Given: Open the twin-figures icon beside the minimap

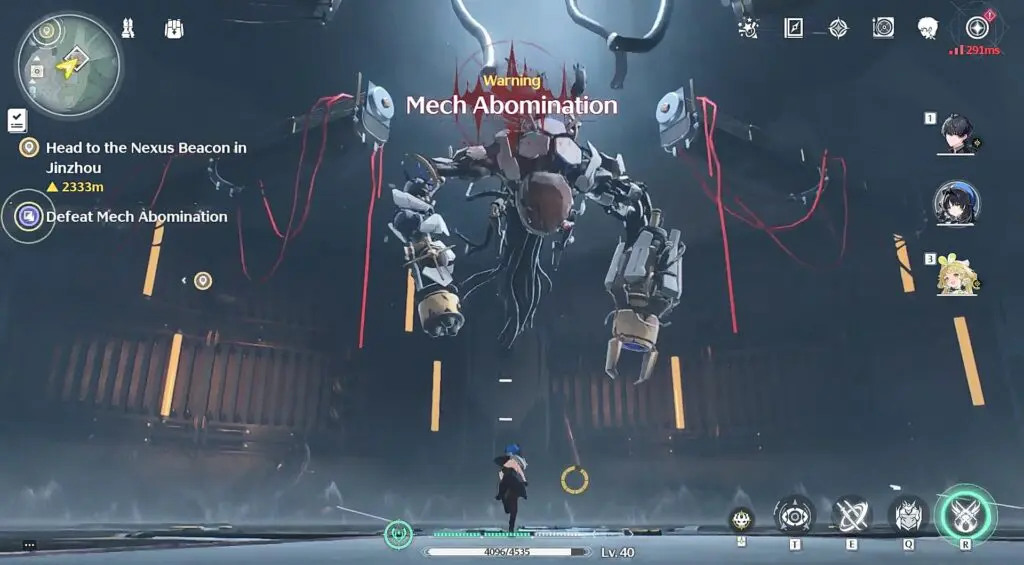Looking at the screenshot, I should pos(128,28).
